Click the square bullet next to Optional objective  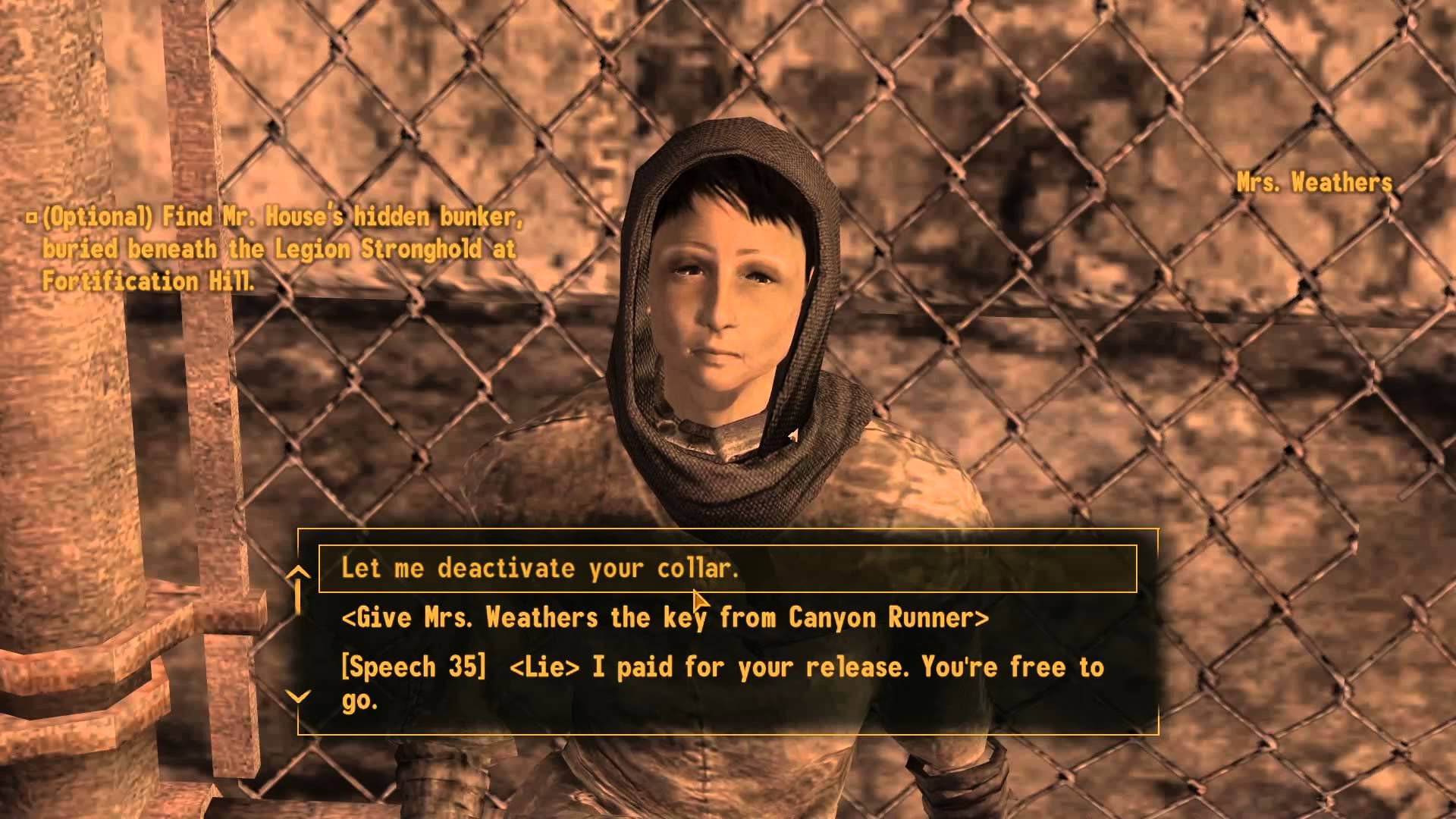tap(31, 217)
